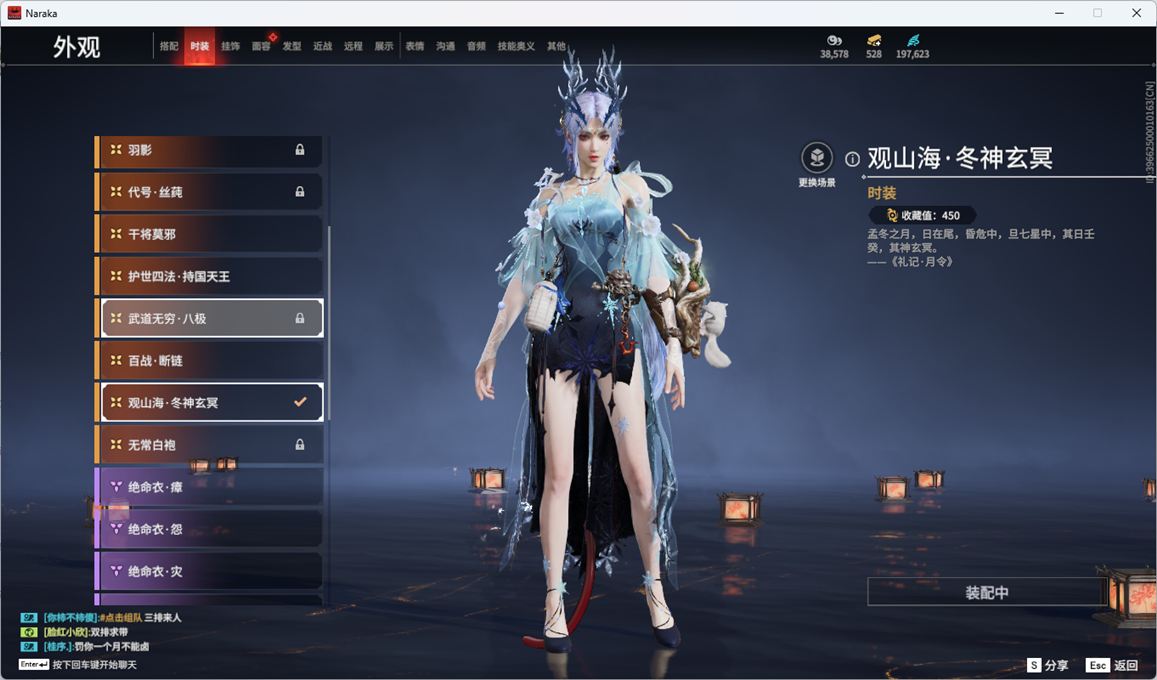Show the 技能奥义 skills tab
1157x680 pixels.
(516, 46)
